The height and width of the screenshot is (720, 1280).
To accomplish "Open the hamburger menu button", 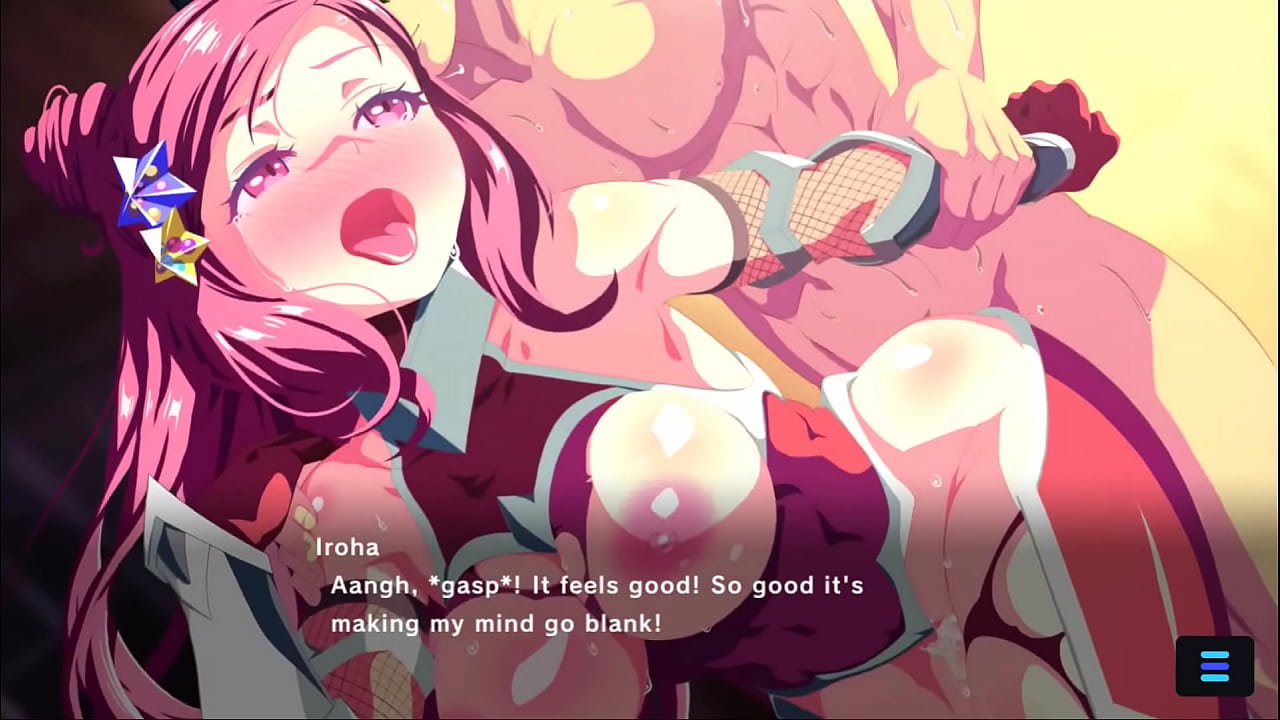I will click(1214, 665).
